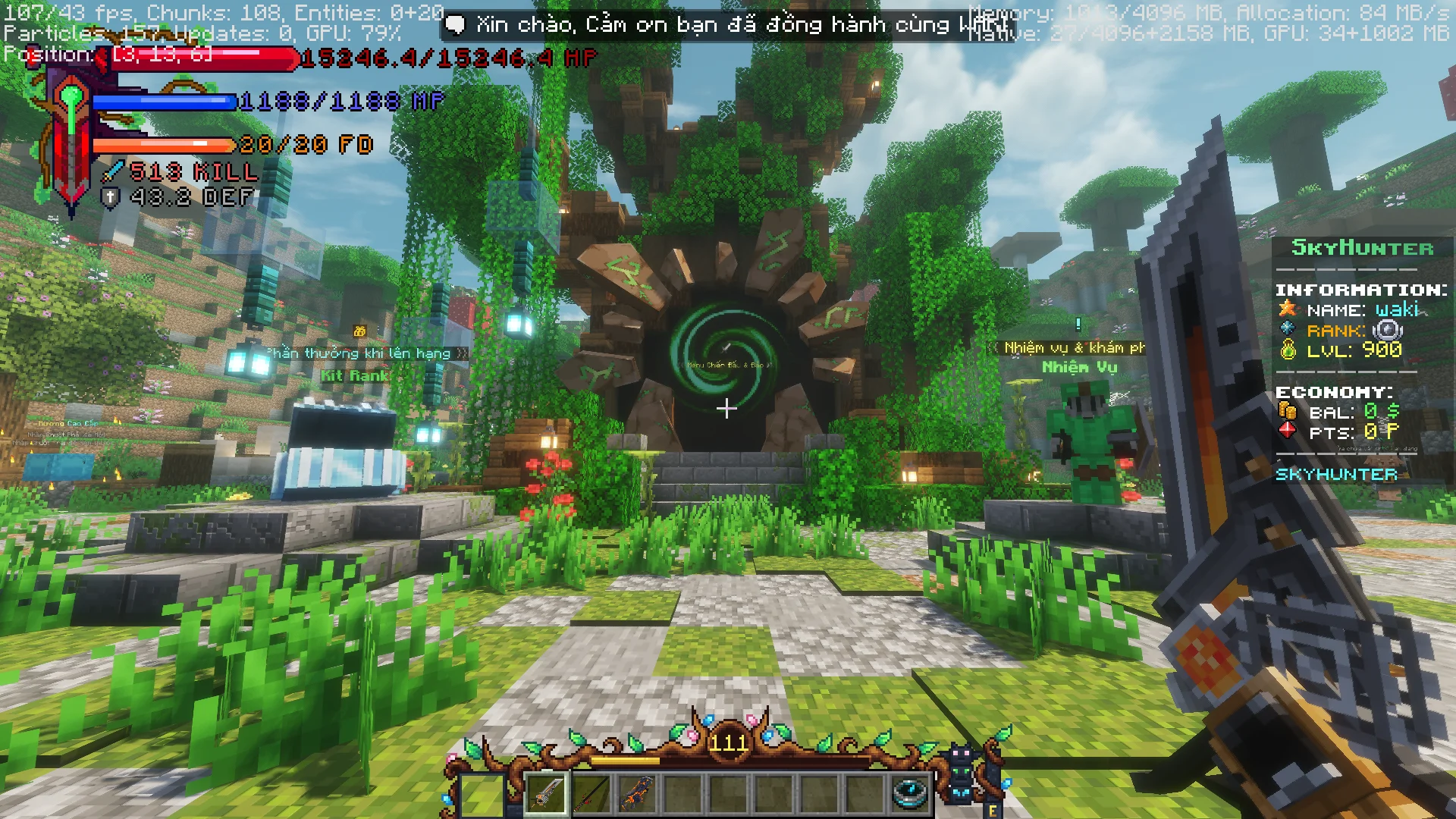This screenshot has height=819, width=1456.
Task: Choose the lava-textured weapon slot
Action: tap(637, 794)
